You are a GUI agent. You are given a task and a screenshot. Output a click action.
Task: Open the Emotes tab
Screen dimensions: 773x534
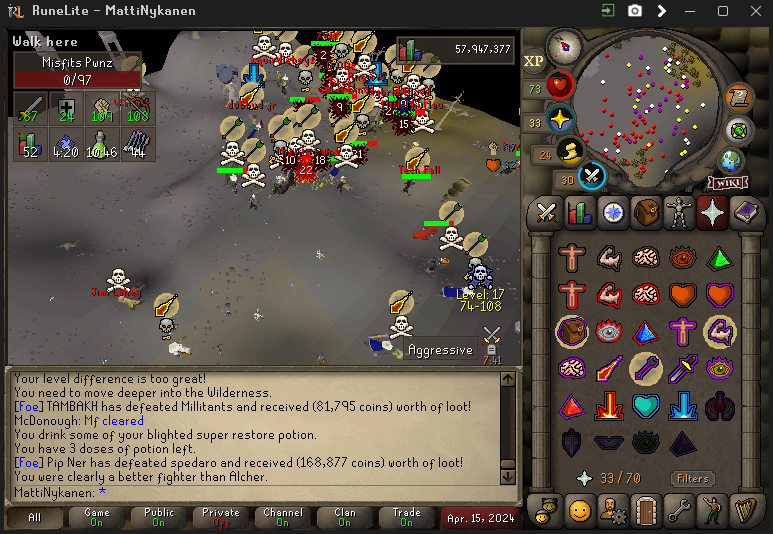(x=713, y=510)
